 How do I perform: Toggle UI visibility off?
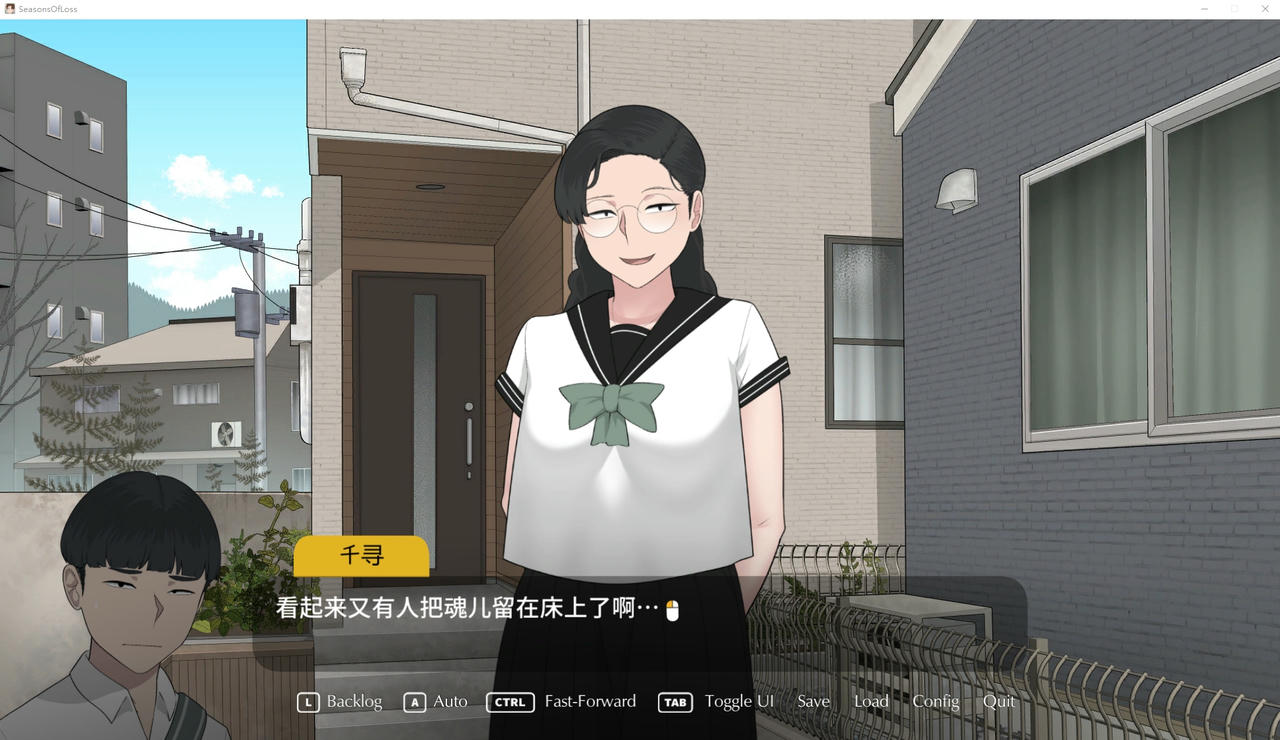click(739, 702)
